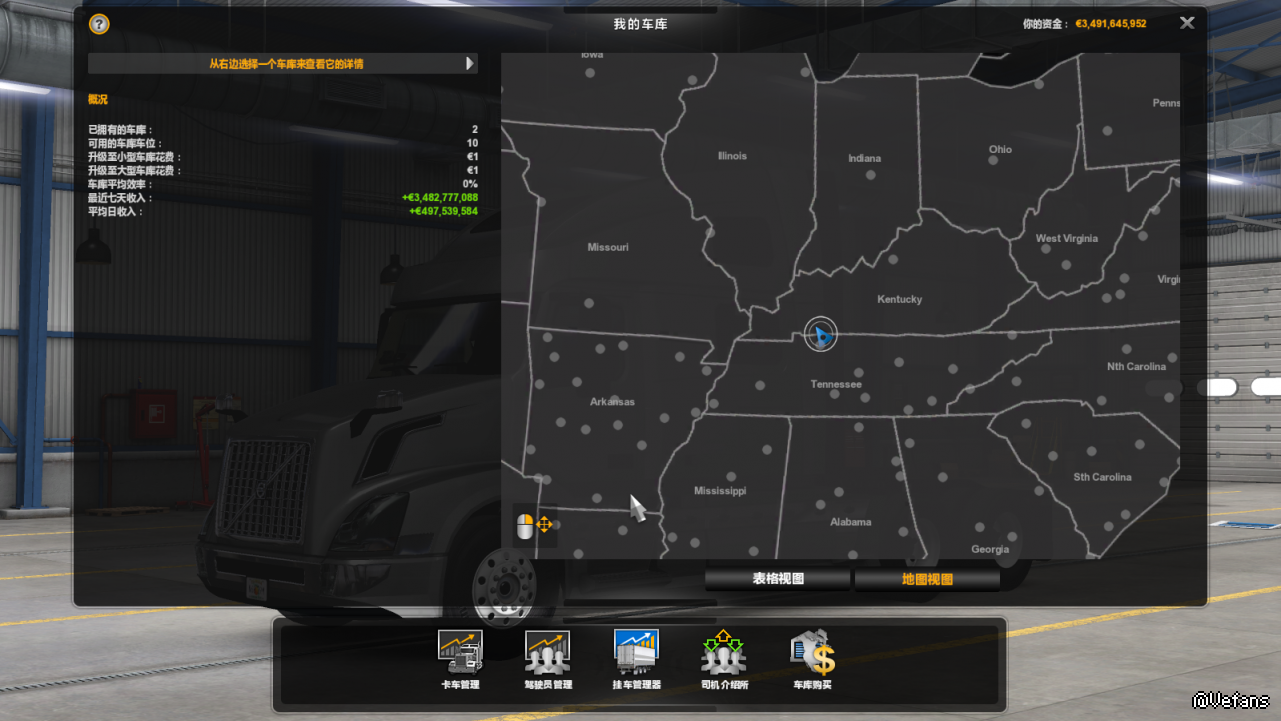Image resolution: width=1281 pixels, height=721 pixels.
Task: Switch to map view (地图视图)
Action: tap(927, 579)
